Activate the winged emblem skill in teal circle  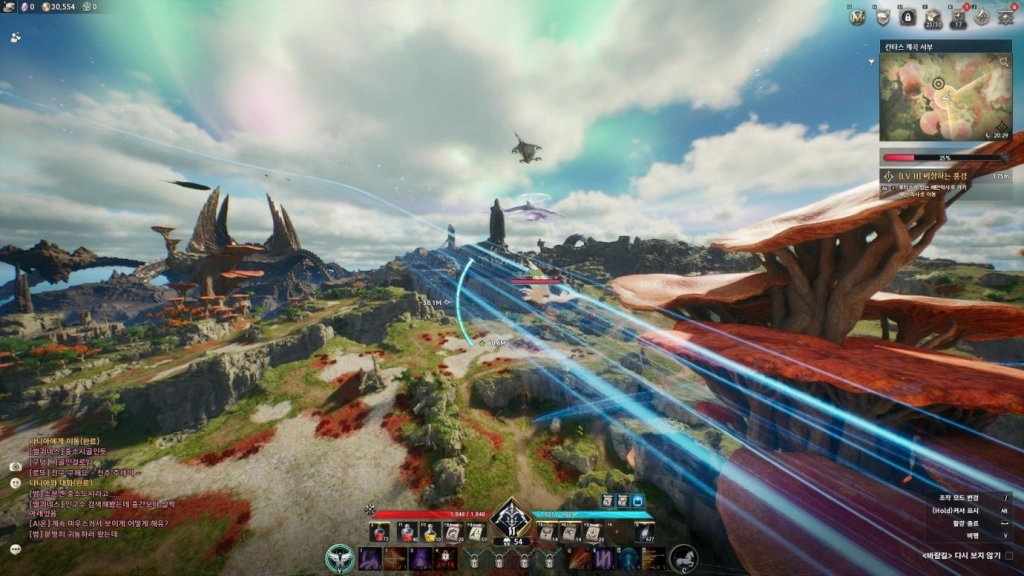[x=339, y=558]
